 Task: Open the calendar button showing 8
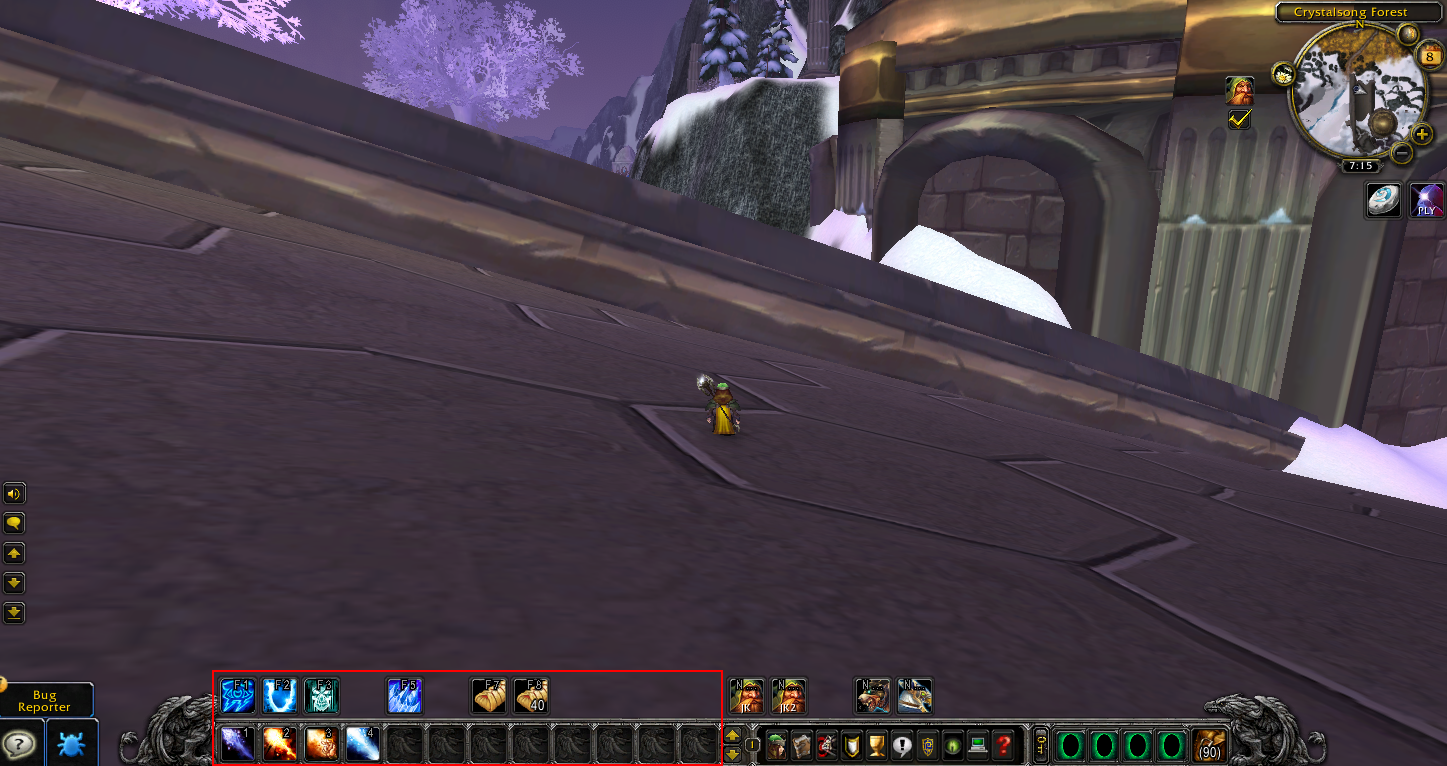coord(1430,58)
